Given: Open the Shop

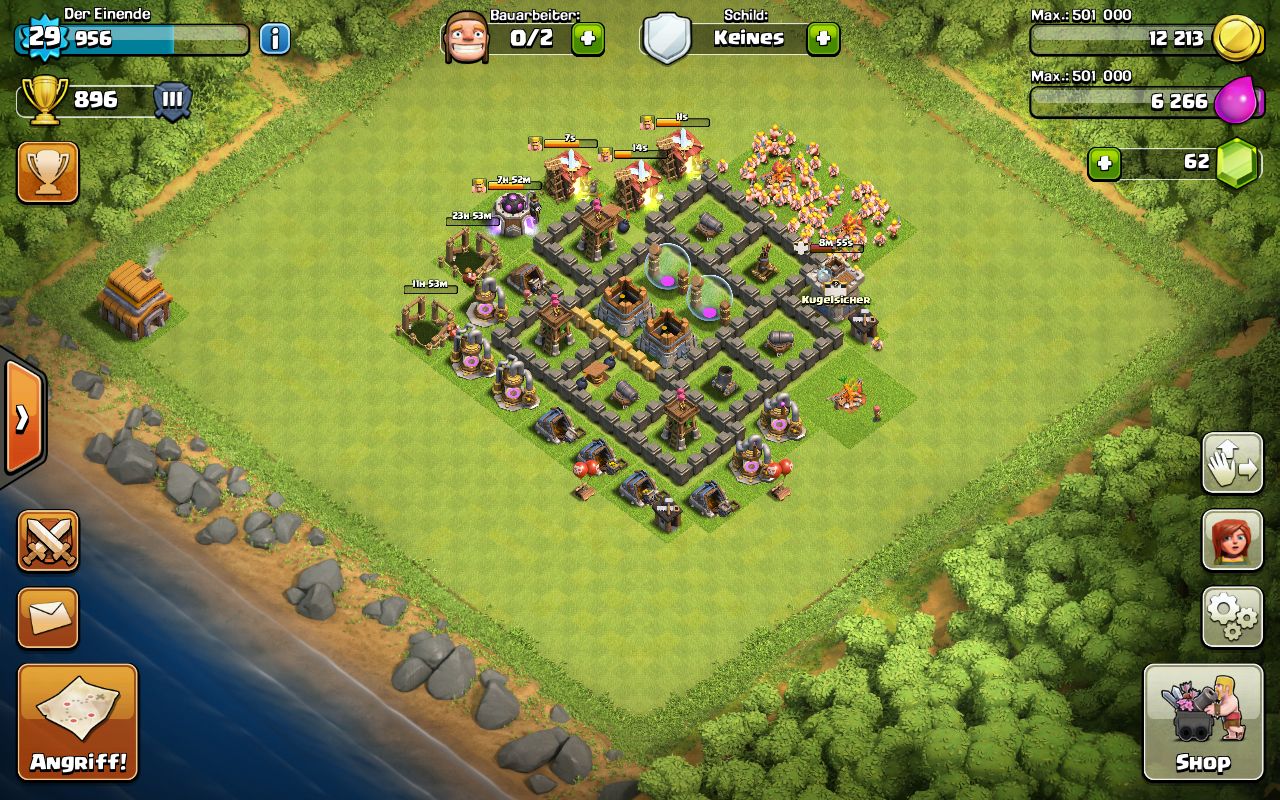Looking at the screenshot, I should click(x=1203, y=722).
